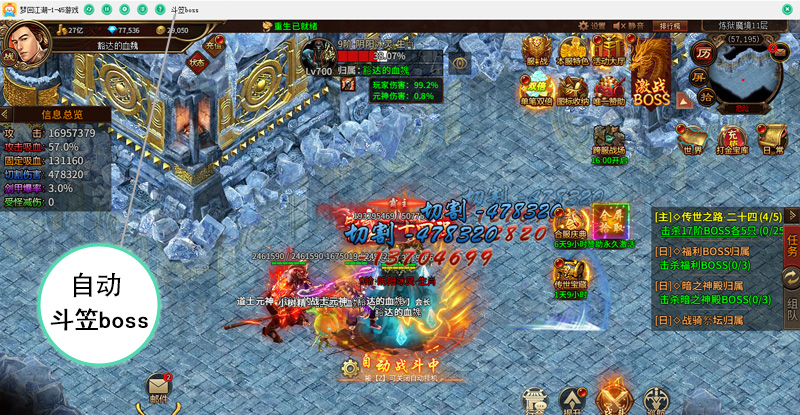
Task: Open the 世界 world map icon
Action: click(693, 140)
